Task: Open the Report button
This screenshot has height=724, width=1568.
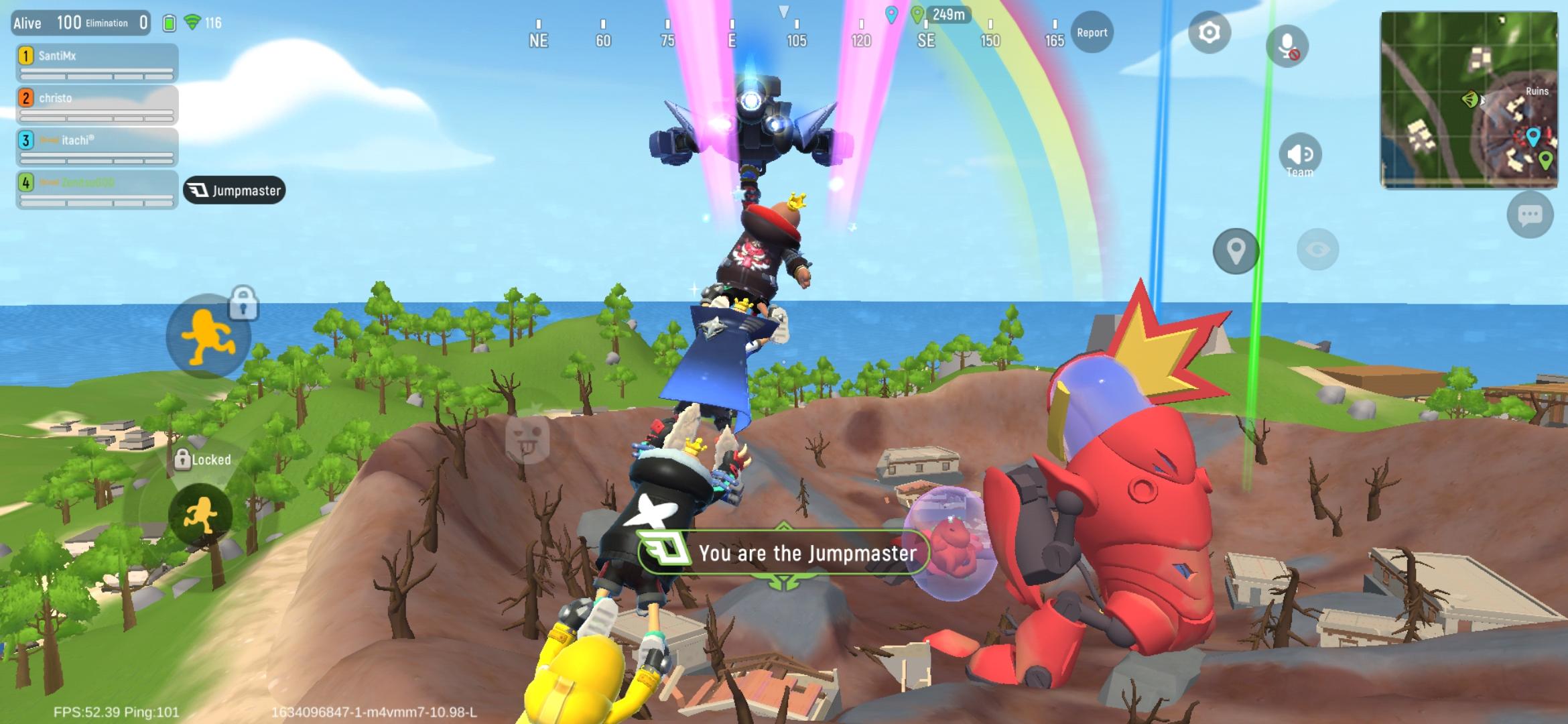Action: pos(1092,32)
